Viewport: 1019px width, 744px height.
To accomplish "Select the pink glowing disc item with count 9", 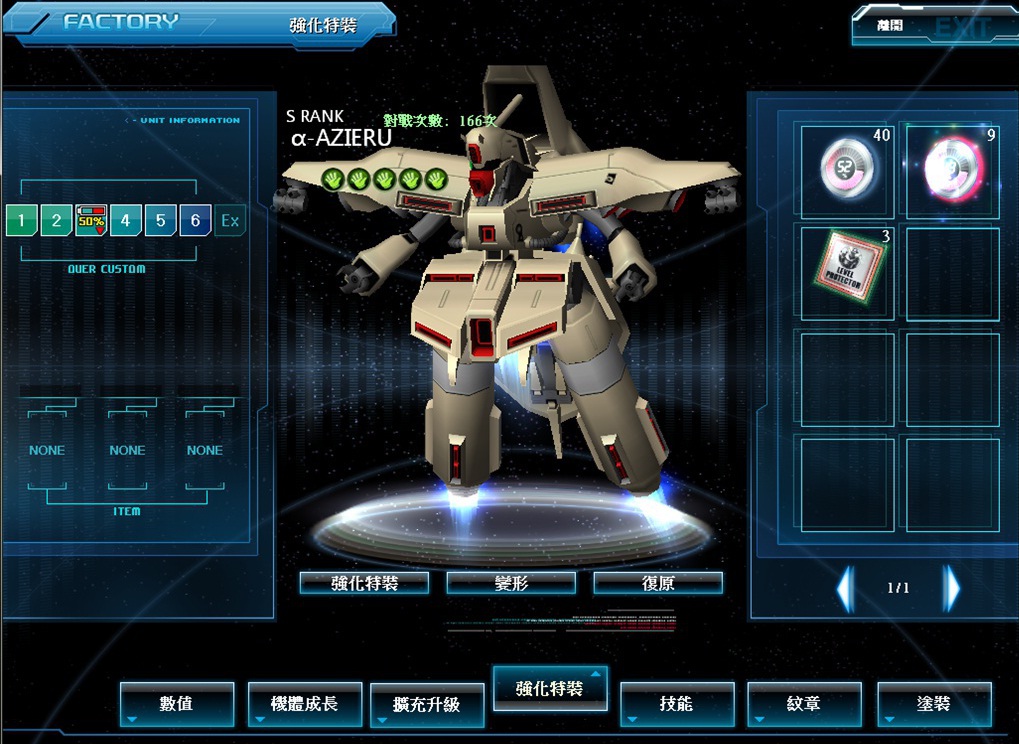I will 952,169.
